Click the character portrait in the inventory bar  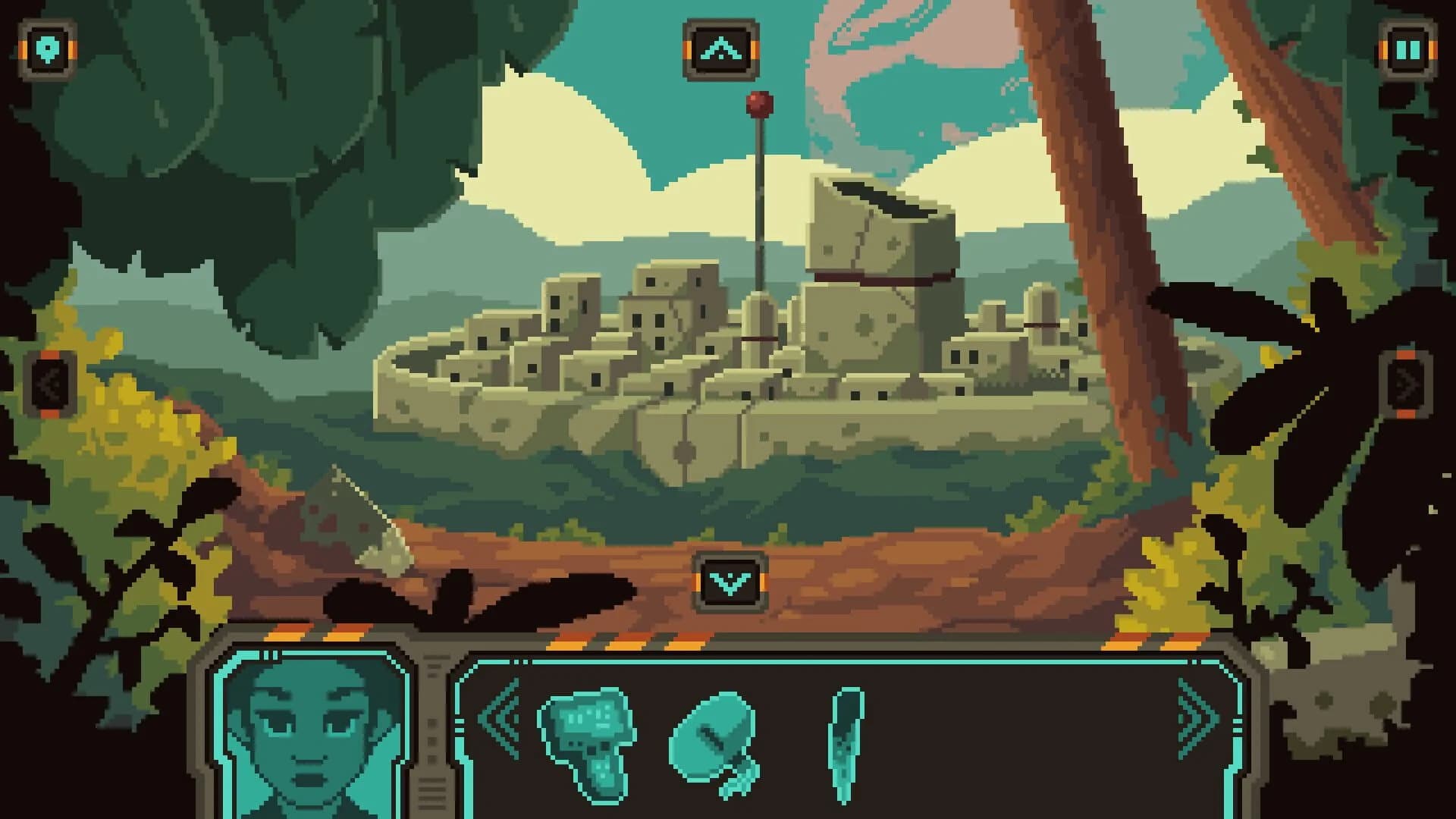(311, 739)
